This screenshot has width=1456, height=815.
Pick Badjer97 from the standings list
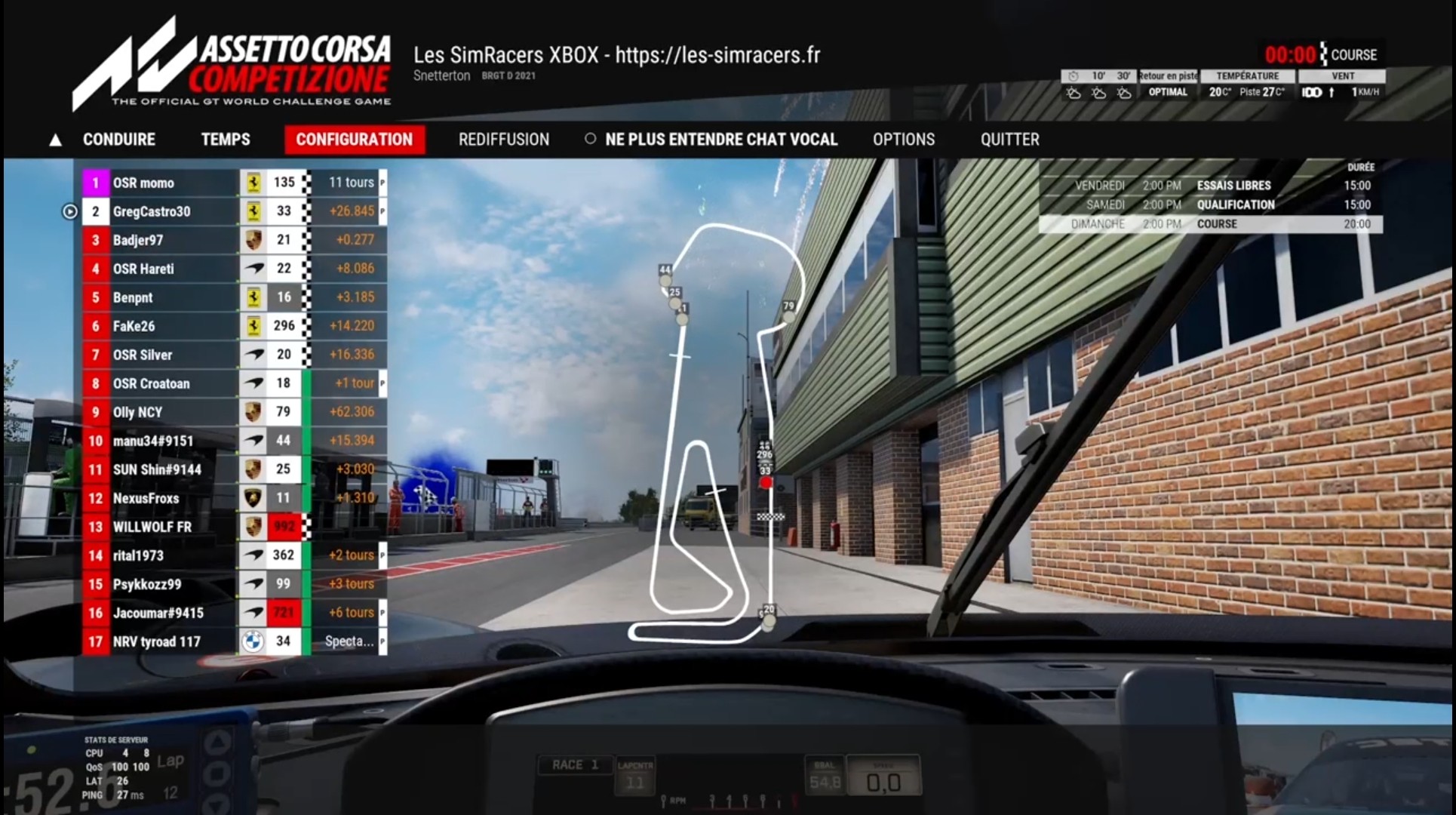tap(138, 240)
